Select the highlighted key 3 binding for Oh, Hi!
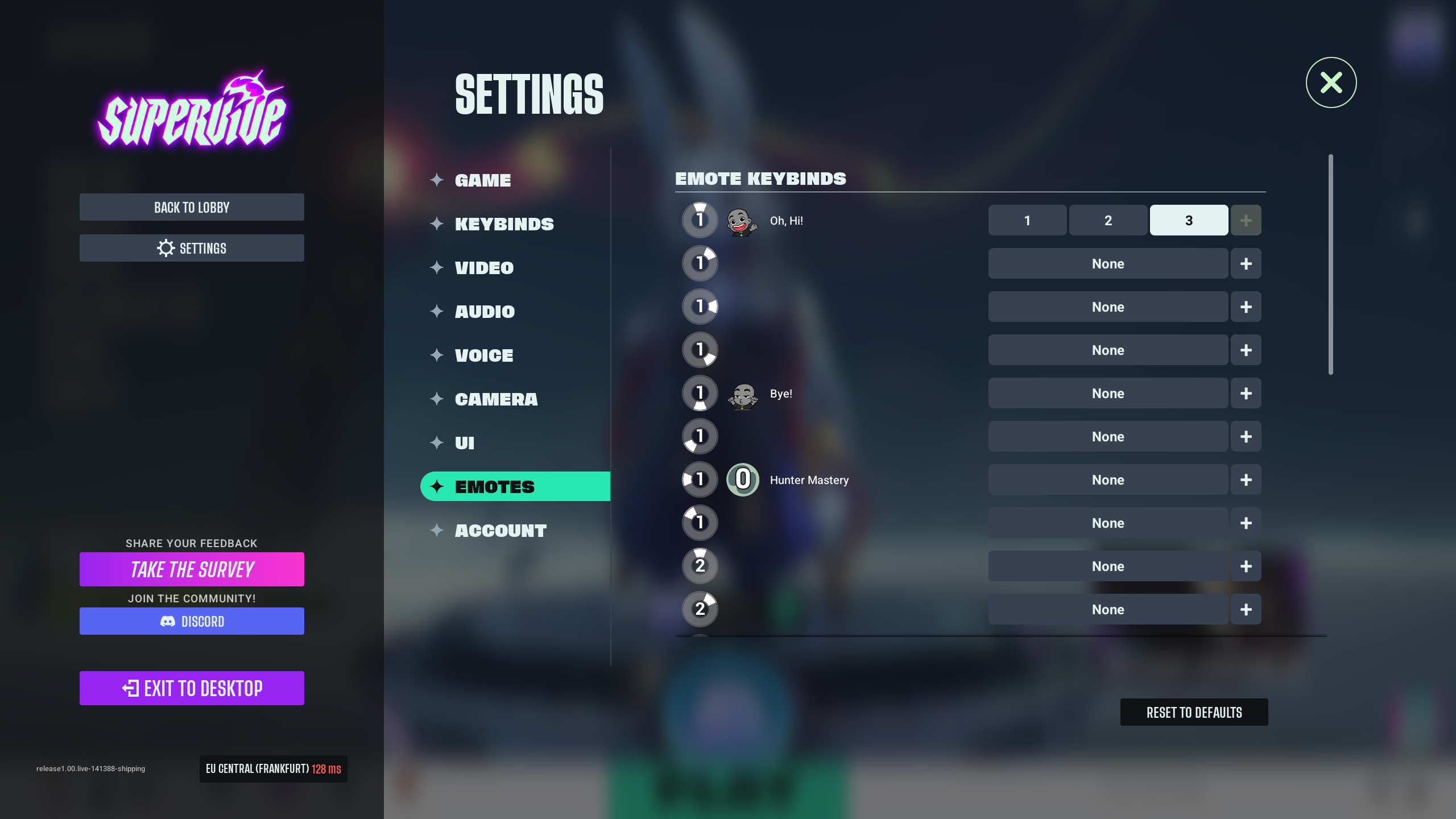The width and height of the screenshot is (1456, 819). tap(1188, 221)
